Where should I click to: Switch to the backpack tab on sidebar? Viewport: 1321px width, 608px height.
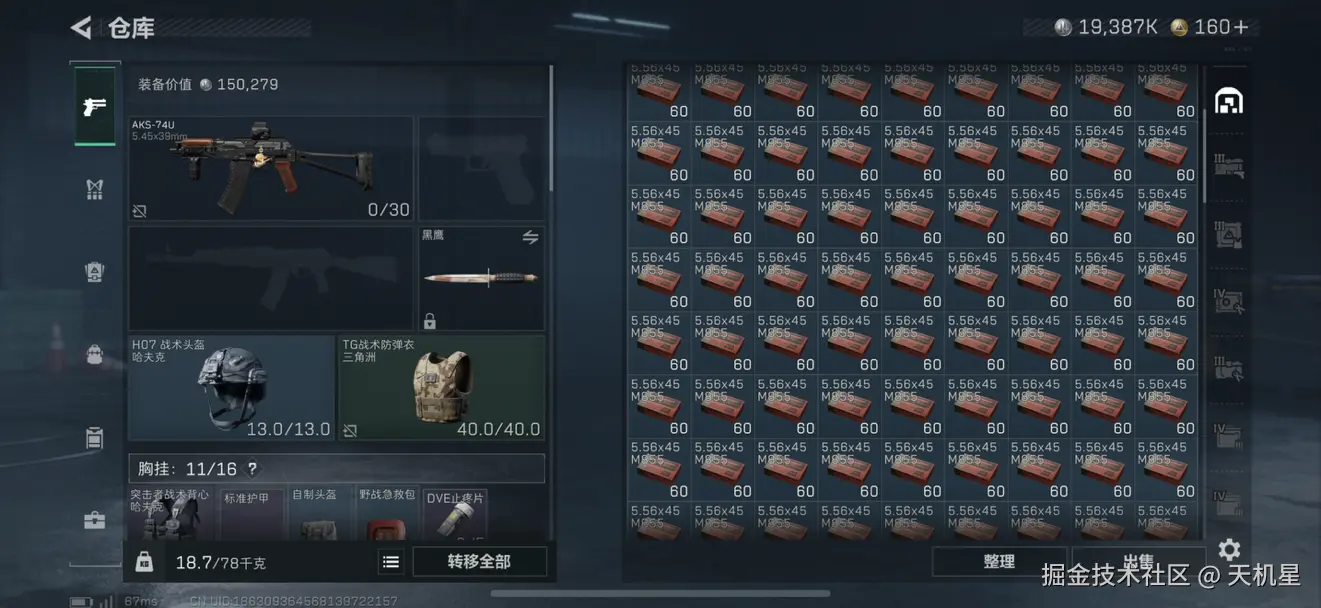coord(95,355)
